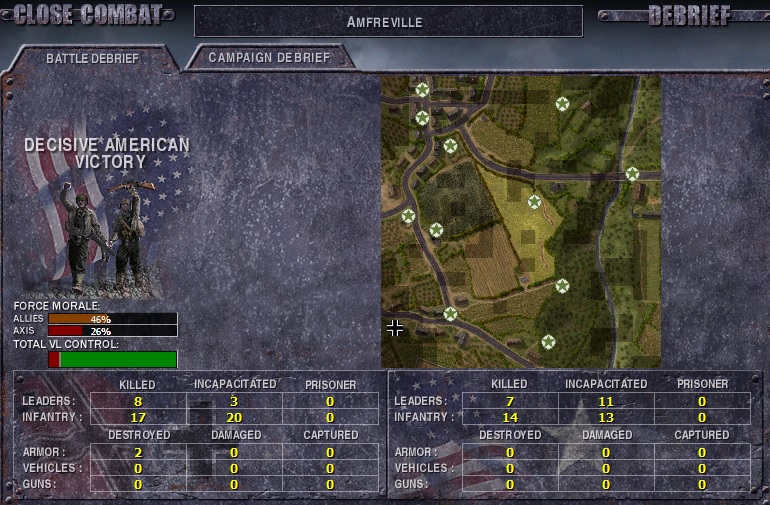The width and height of the screenshot is (770, 505).
Task: Select the Battle Debrief tab
Action: (92, 58)
